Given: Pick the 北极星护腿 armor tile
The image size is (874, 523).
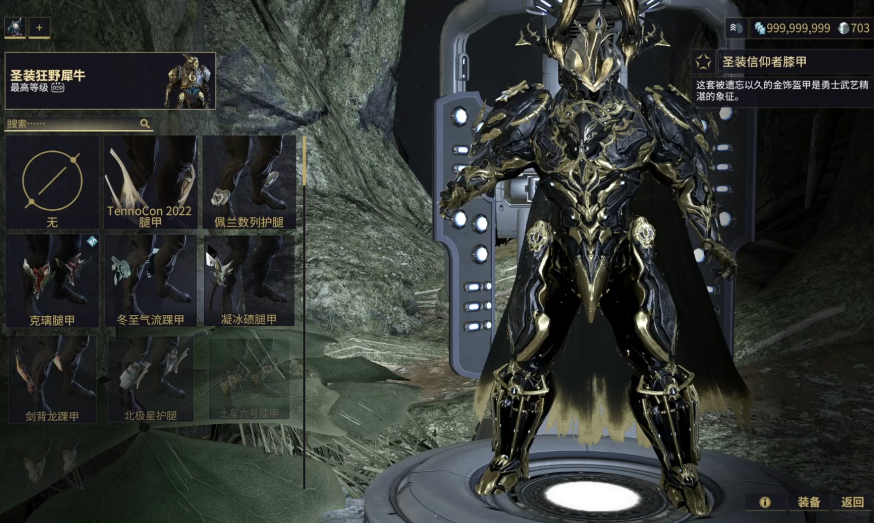Looking at the screenshot, I should coord(152,378).
